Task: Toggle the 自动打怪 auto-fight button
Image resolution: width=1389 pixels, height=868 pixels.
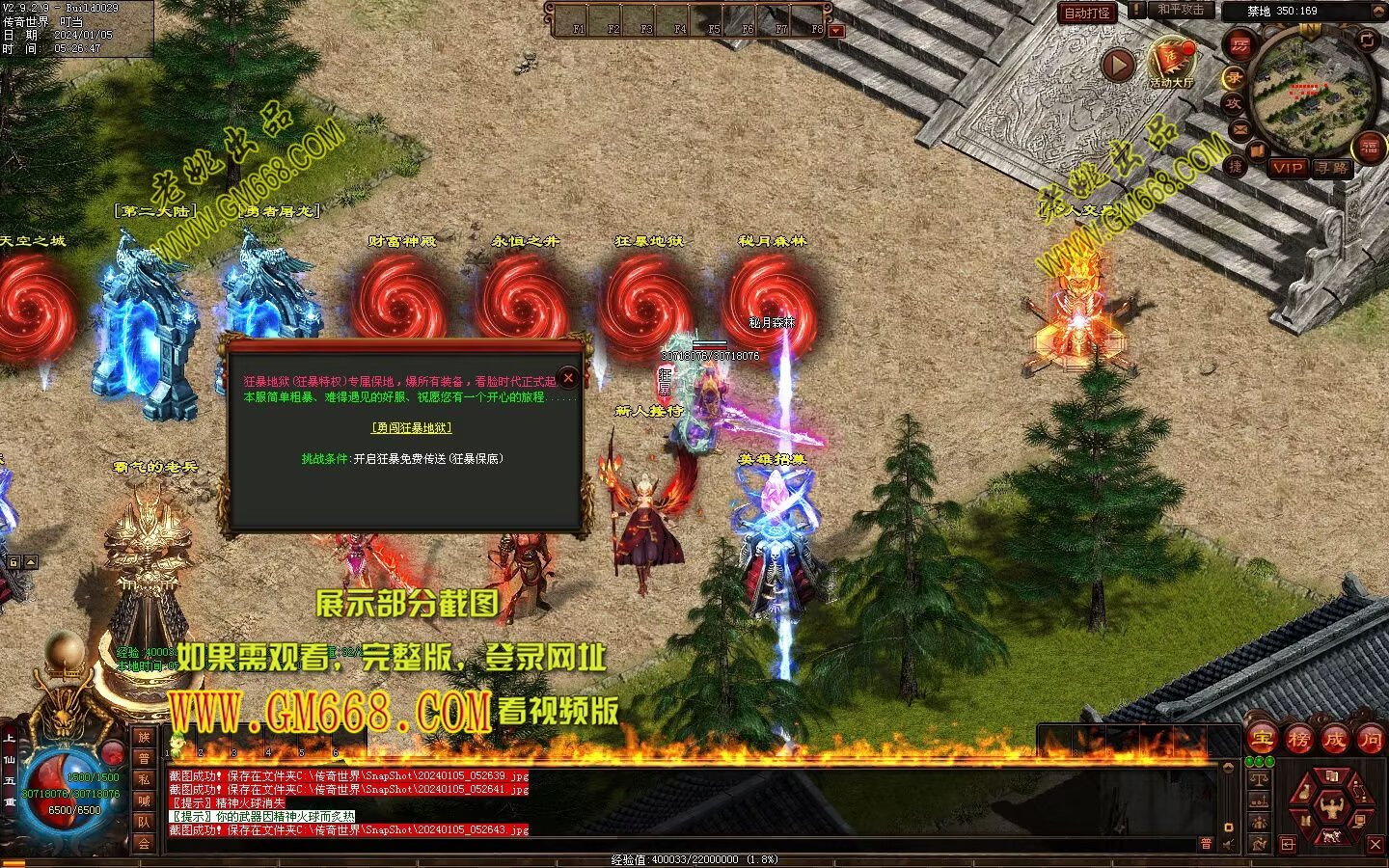Action: [1087, 13]
